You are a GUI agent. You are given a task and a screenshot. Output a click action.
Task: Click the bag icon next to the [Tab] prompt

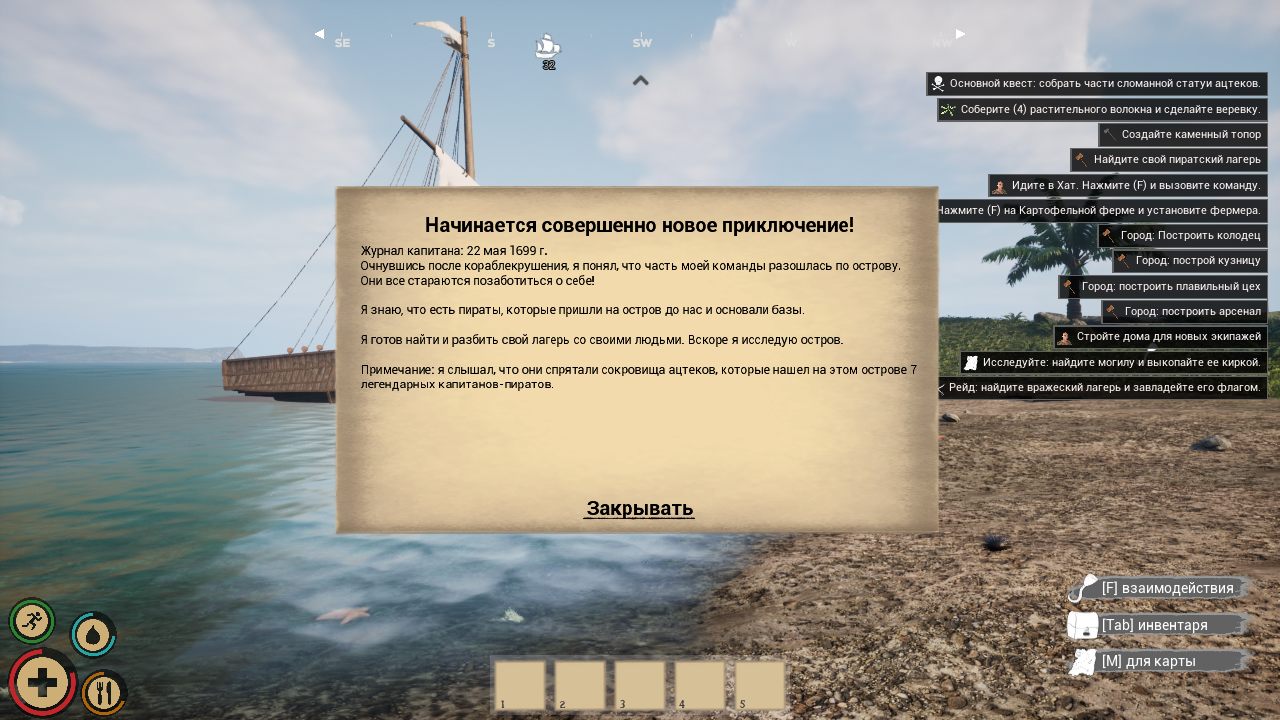coord(1083,624)
